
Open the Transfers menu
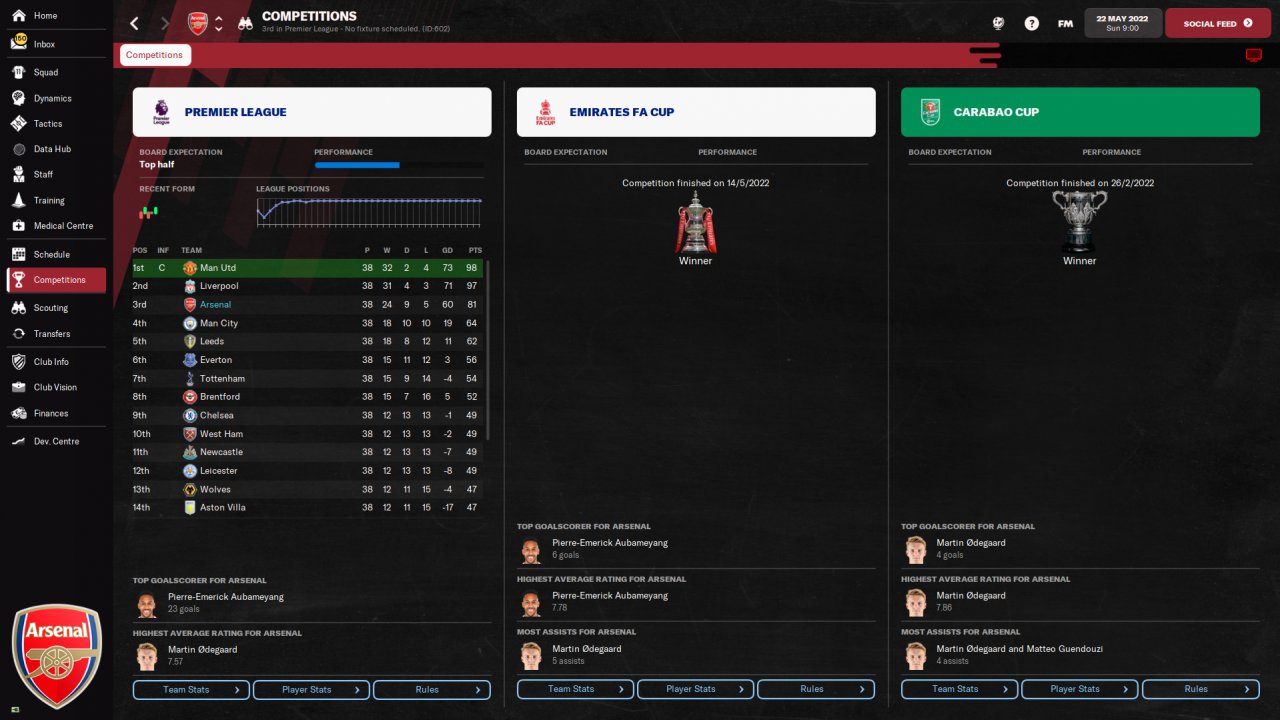pos(51,334)
